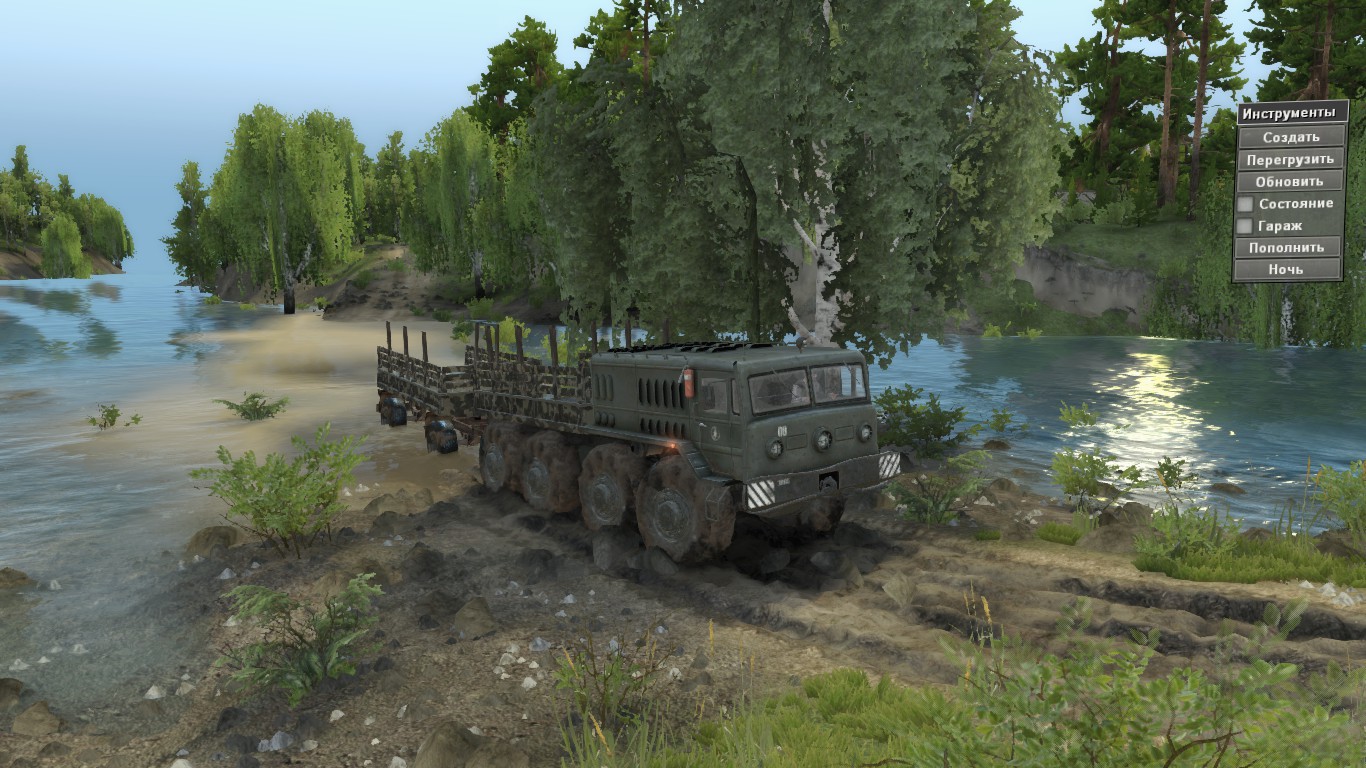Click the Обновить button
Viewport: 1366px width, 768px height.
pyautogui.click(x=1290, y=181)
